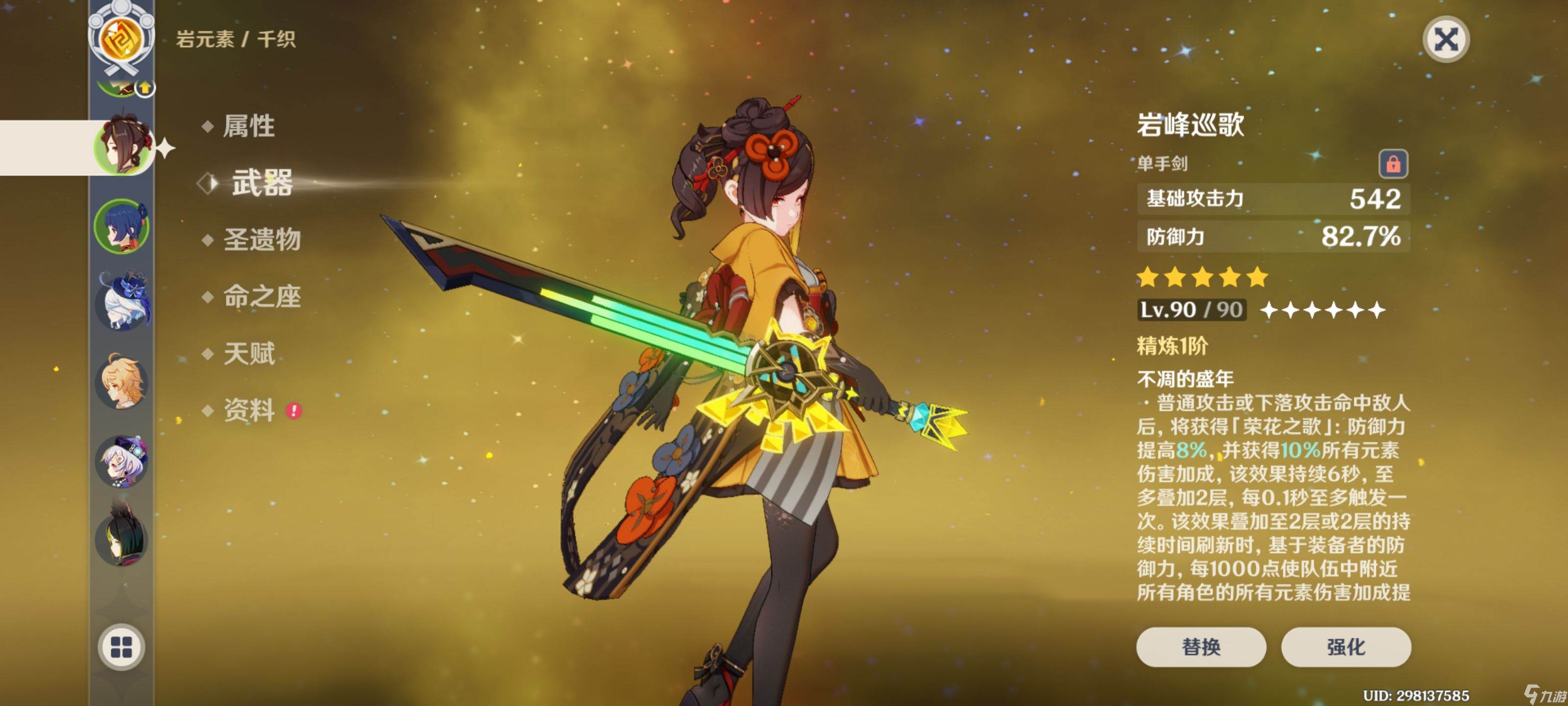Open the 属性 attributes tab
The image size is (1568, 706).
pyautogui.click(x=248, y=126)
